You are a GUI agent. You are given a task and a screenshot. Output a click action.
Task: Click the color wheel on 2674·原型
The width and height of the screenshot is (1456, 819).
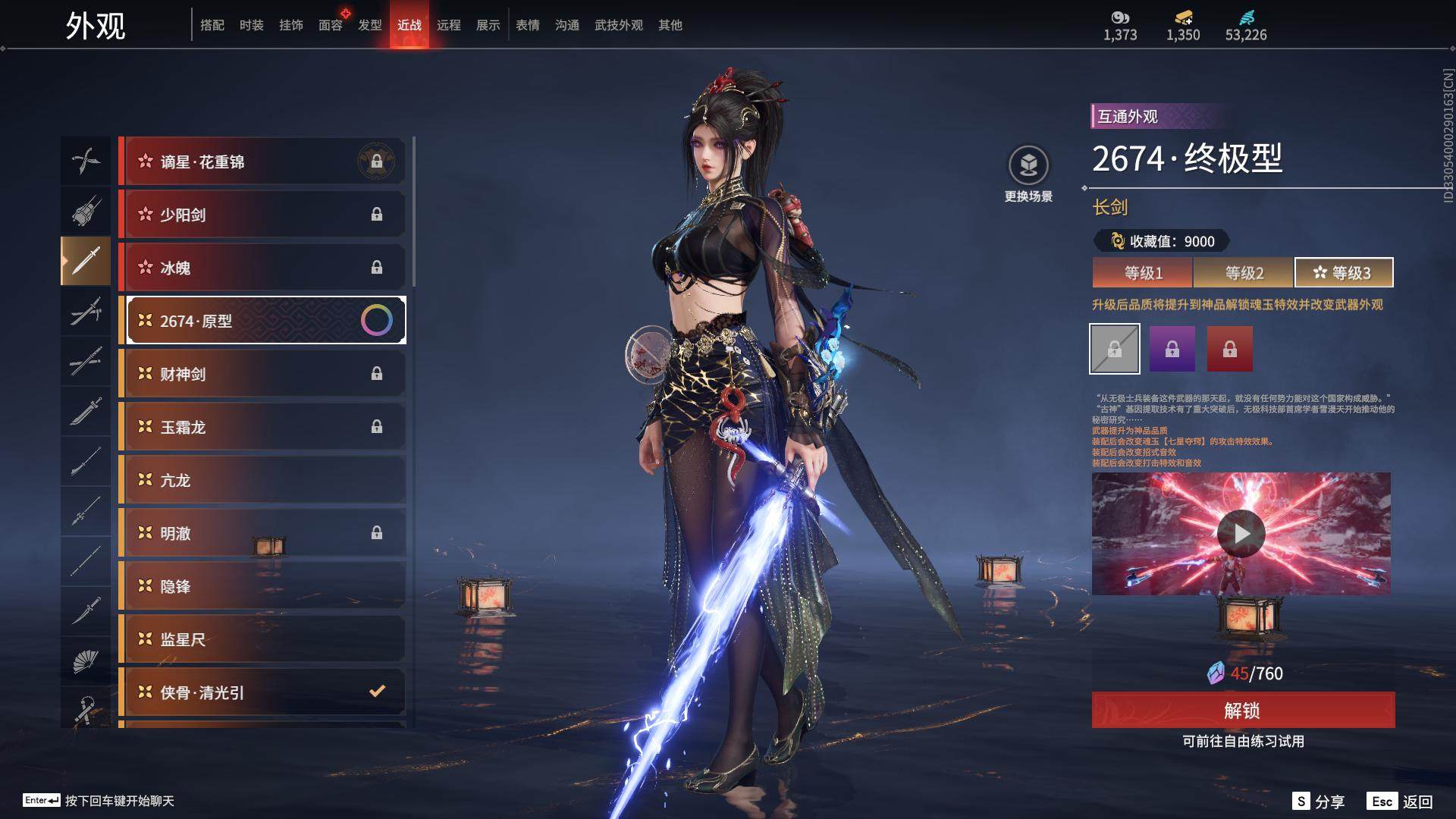[377, 321]
